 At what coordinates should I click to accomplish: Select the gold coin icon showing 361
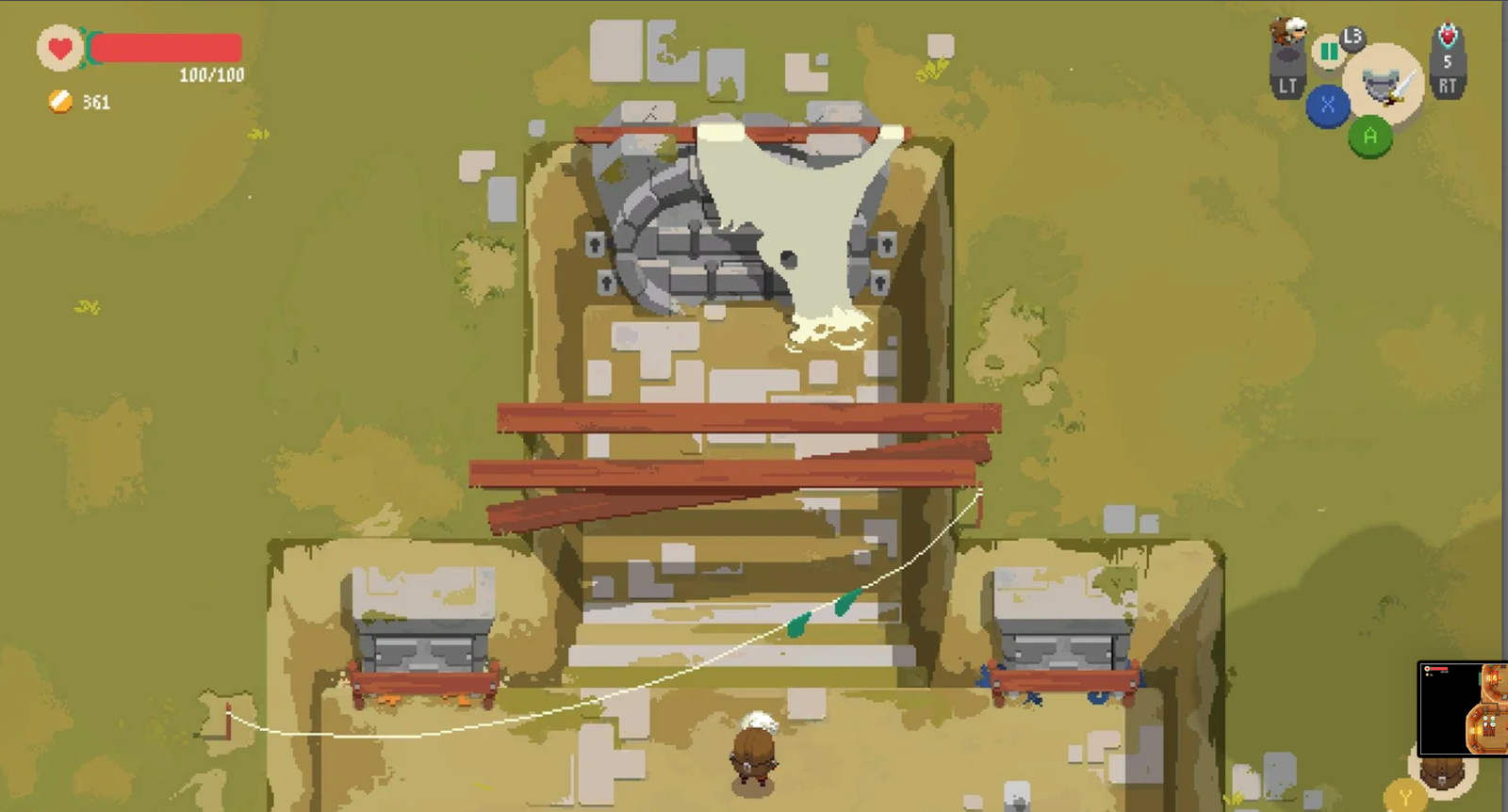58,101
